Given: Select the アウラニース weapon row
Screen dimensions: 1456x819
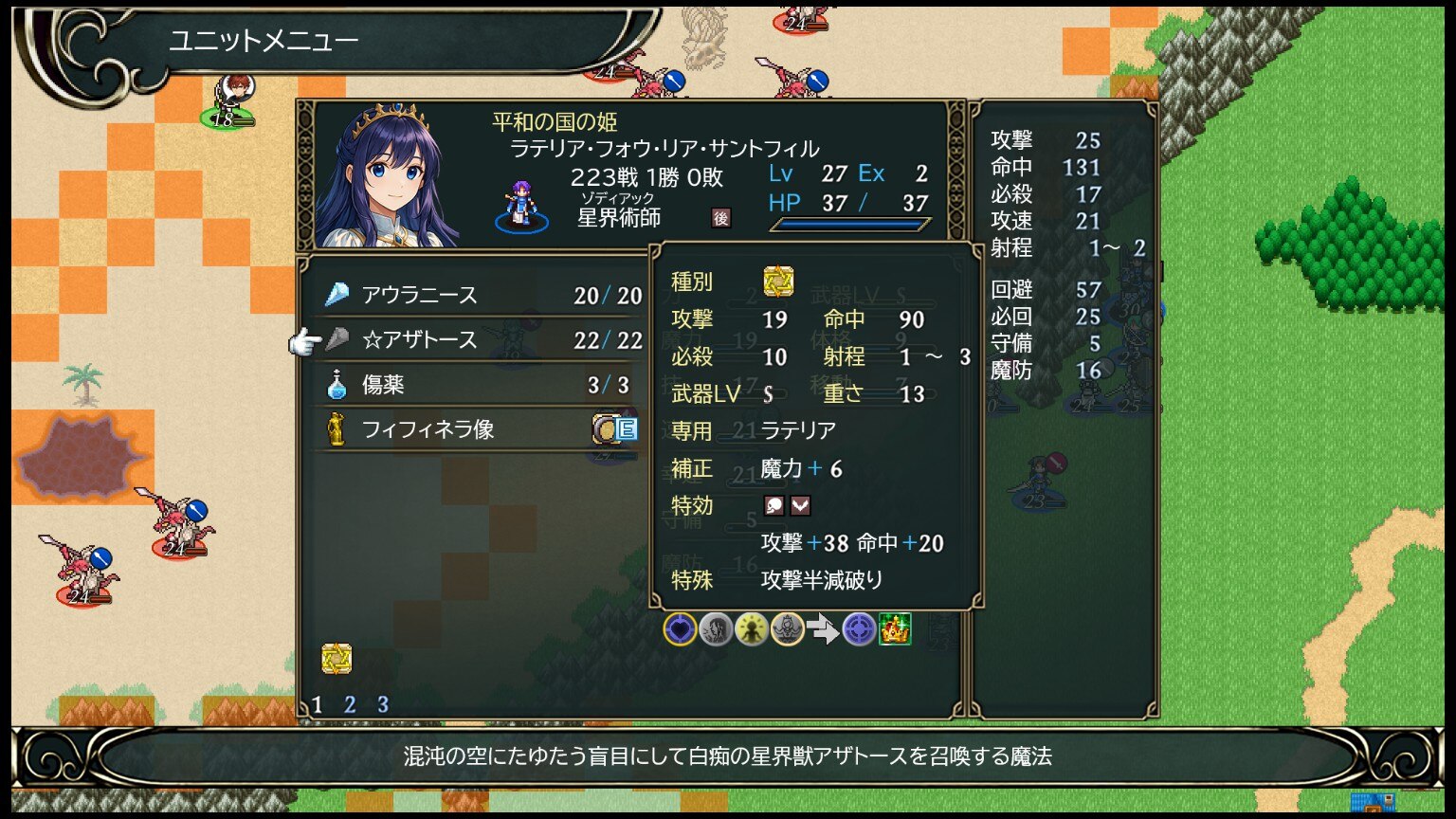Looking at the screenshot, I should (x=474, y=296).
